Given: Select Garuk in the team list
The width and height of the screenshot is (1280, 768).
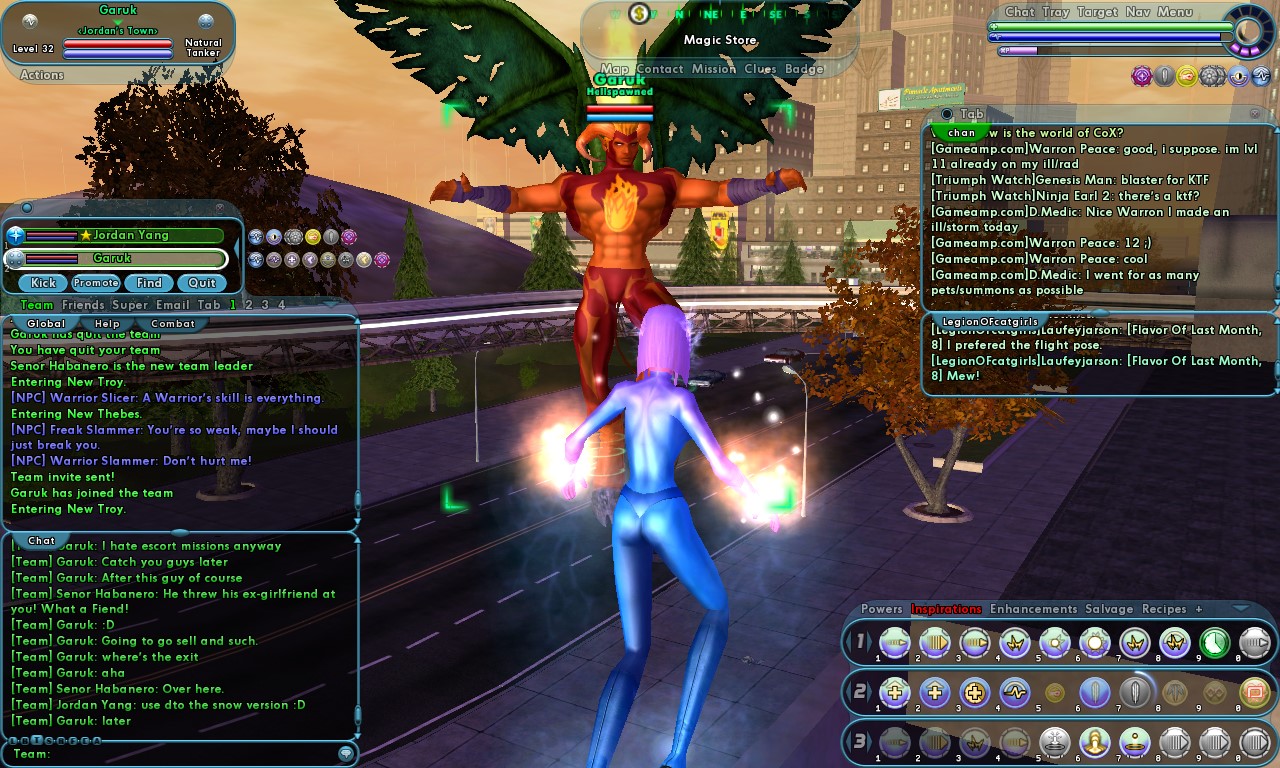Looking at the screenshot, I should point(125,258).
